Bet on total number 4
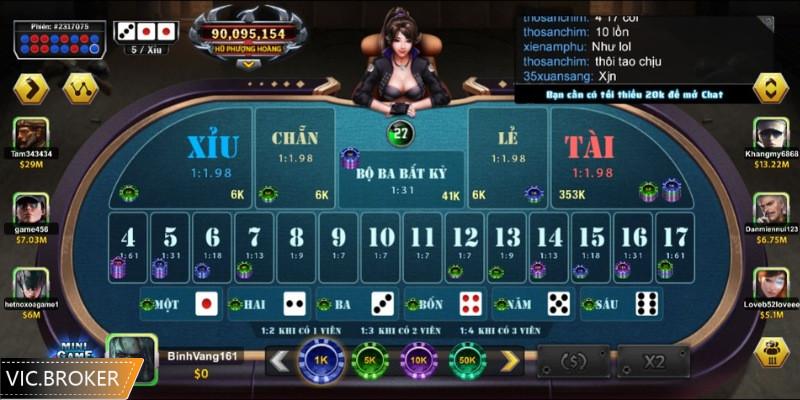Image resolution: width=800 pixels, height=400 pixels. click(128, 242)
